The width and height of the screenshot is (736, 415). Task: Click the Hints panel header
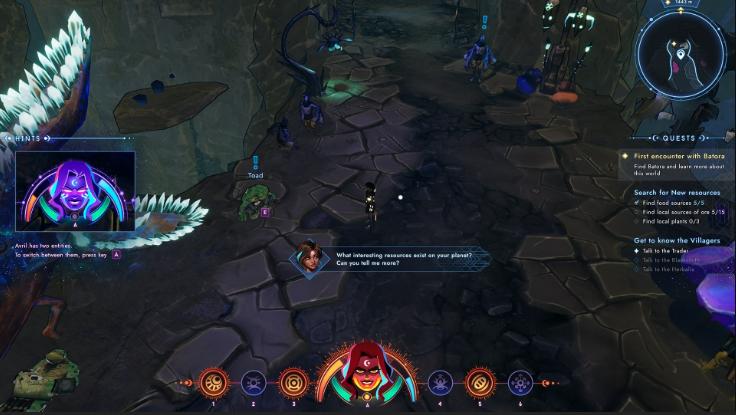point(30,138)
